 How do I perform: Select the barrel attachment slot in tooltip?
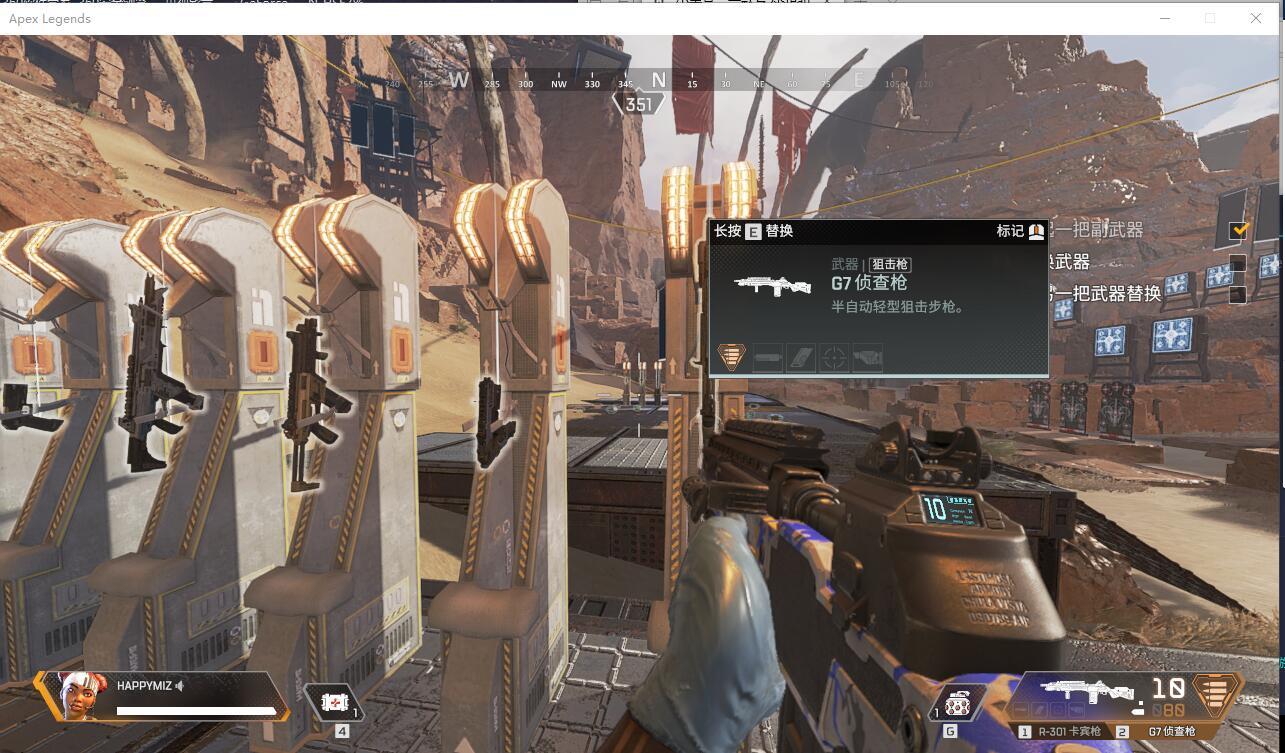767,357
